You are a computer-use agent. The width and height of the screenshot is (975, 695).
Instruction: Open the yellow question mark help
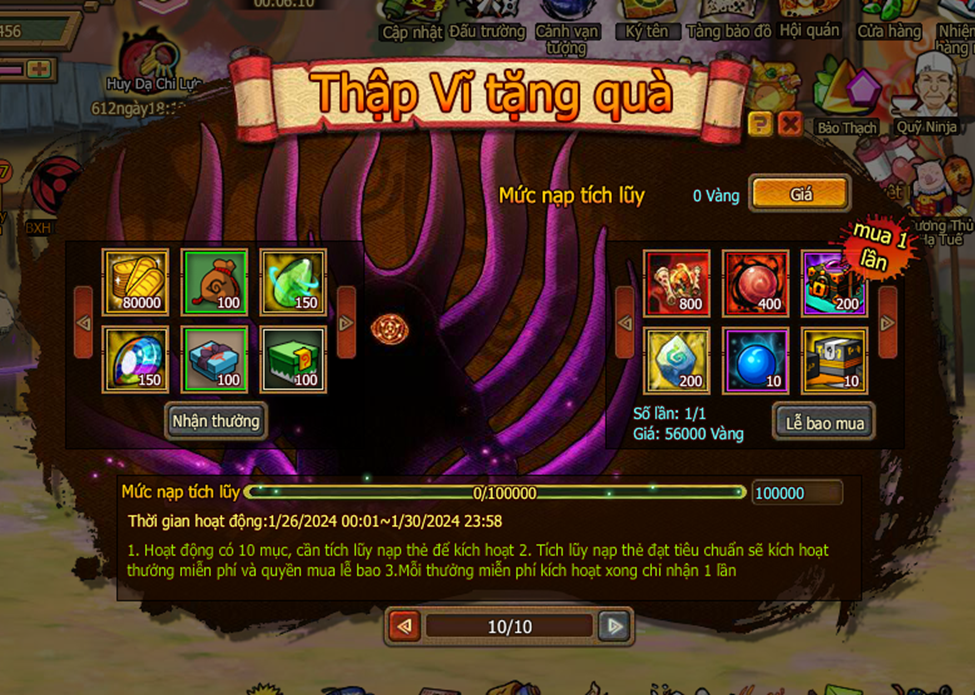point(760,124)
